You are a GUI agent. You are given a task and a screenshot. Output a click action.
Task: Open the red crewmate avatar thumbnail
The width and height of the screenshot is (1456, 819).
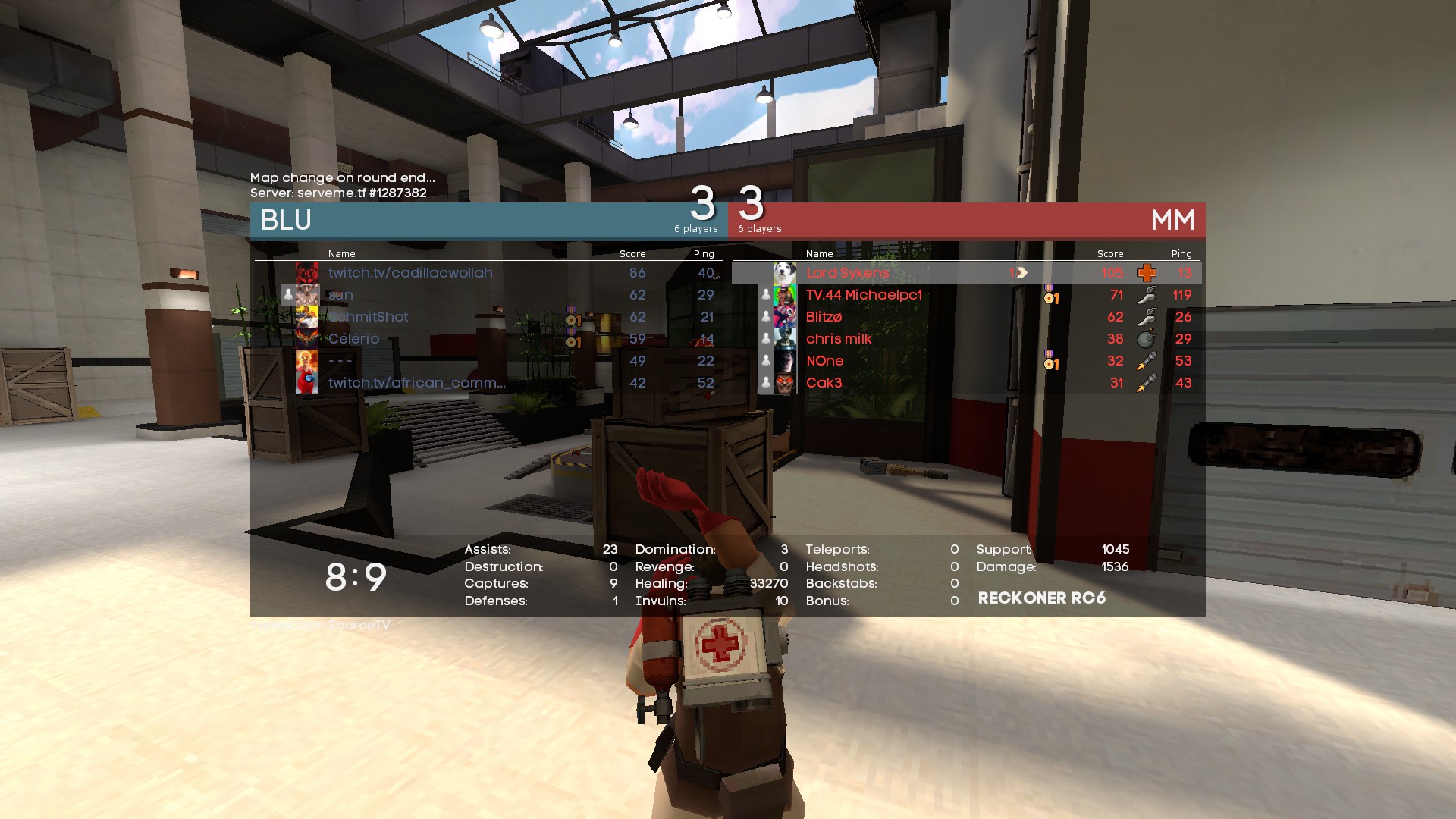[307, 383]
